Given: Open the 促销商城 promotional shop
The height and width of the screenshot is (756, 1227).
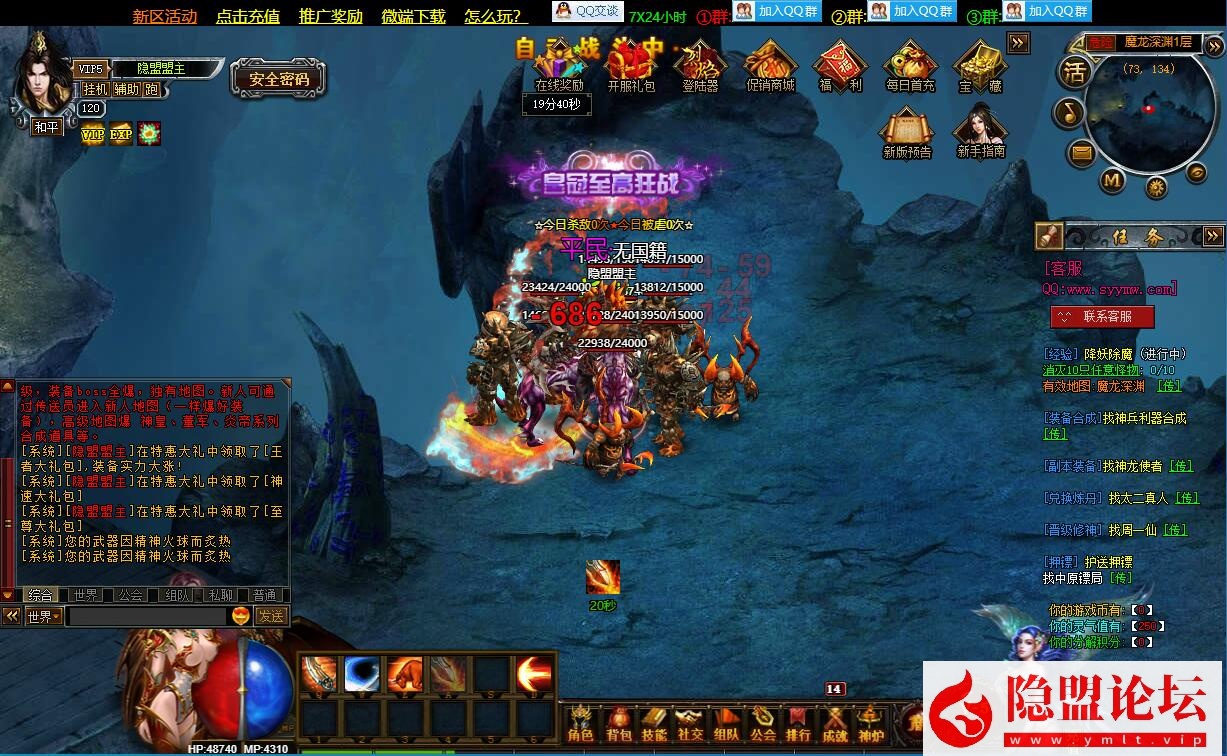Looking at the screenshot, I should click(770, 66).
